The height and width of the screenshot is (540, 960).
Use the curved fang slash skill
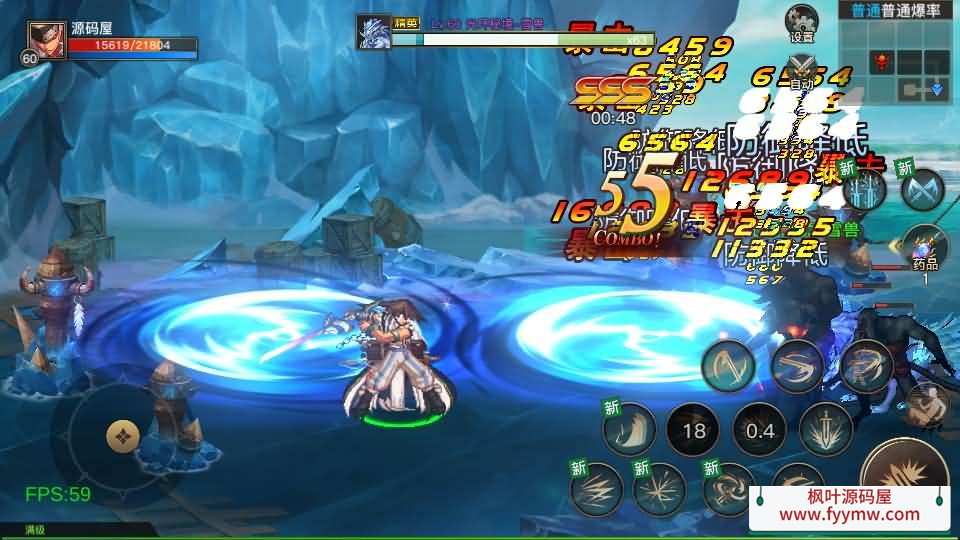(x=629, y=430)
